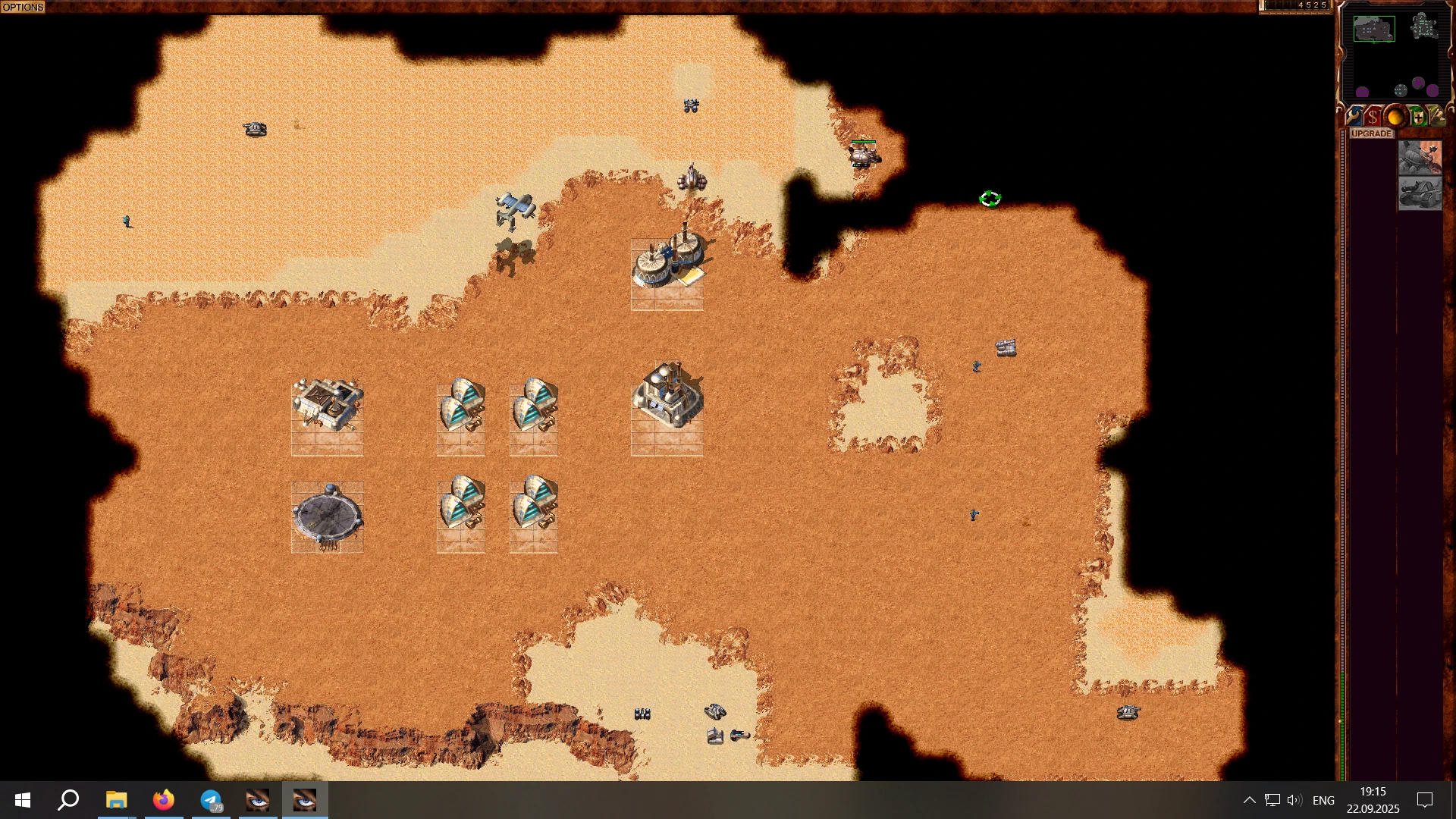Click the Upgrade button
The width and height of the screenshot is (1456, 819).
[x=1371, y=133]
